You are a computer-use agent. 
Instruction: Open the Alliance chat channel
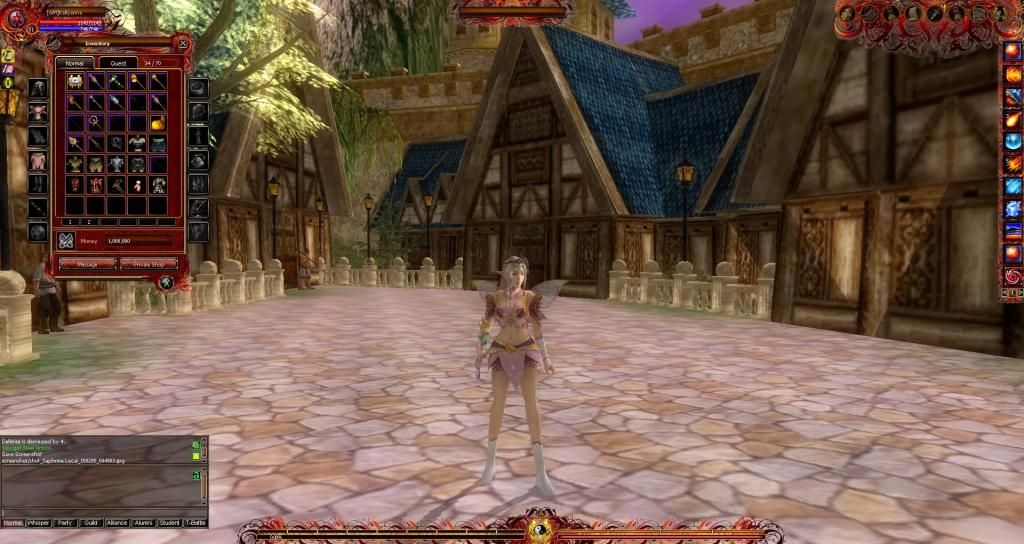point(117,523)
